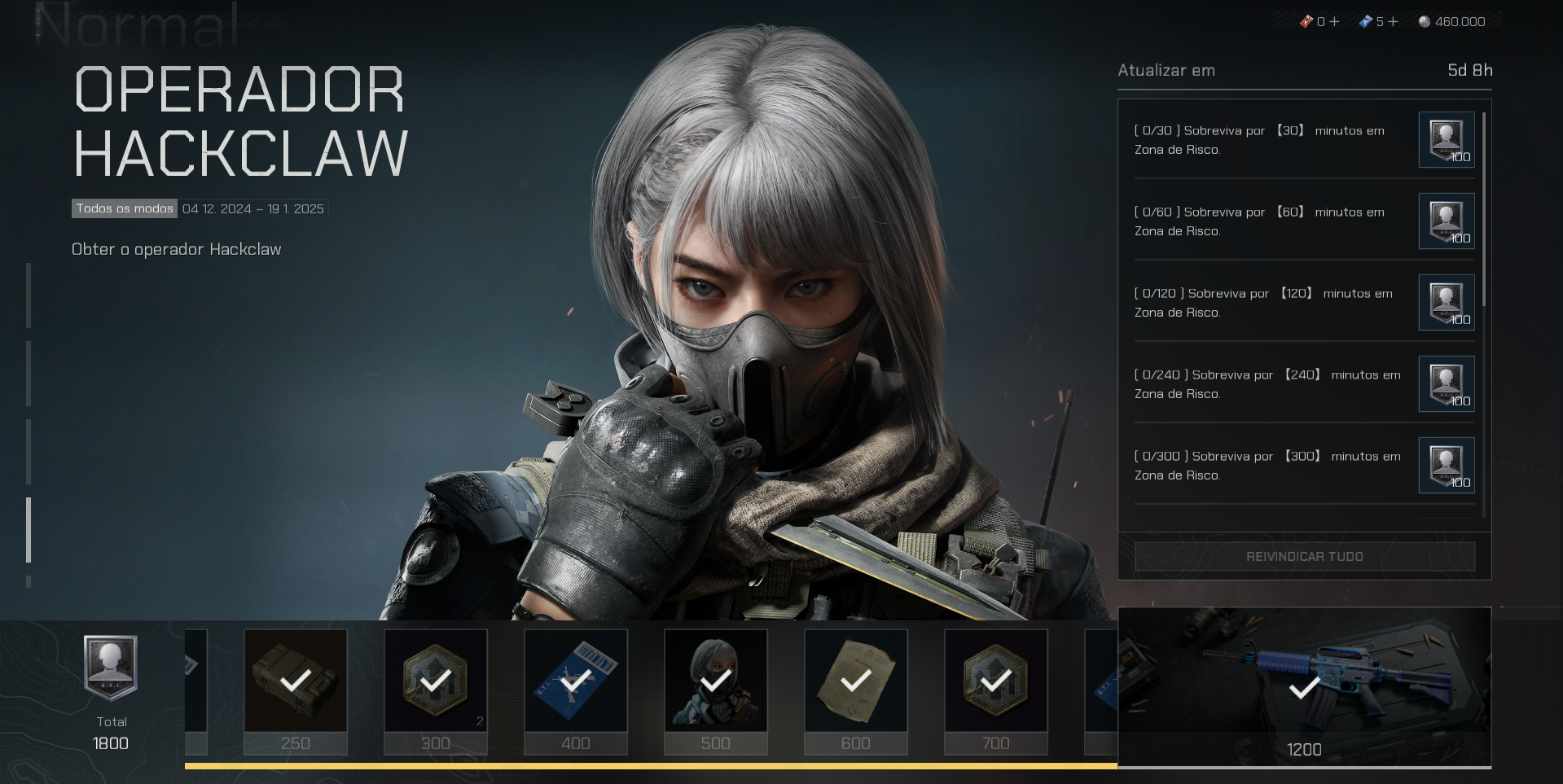Select the 700-point hexagon badge reward

(x=996, y=681)
